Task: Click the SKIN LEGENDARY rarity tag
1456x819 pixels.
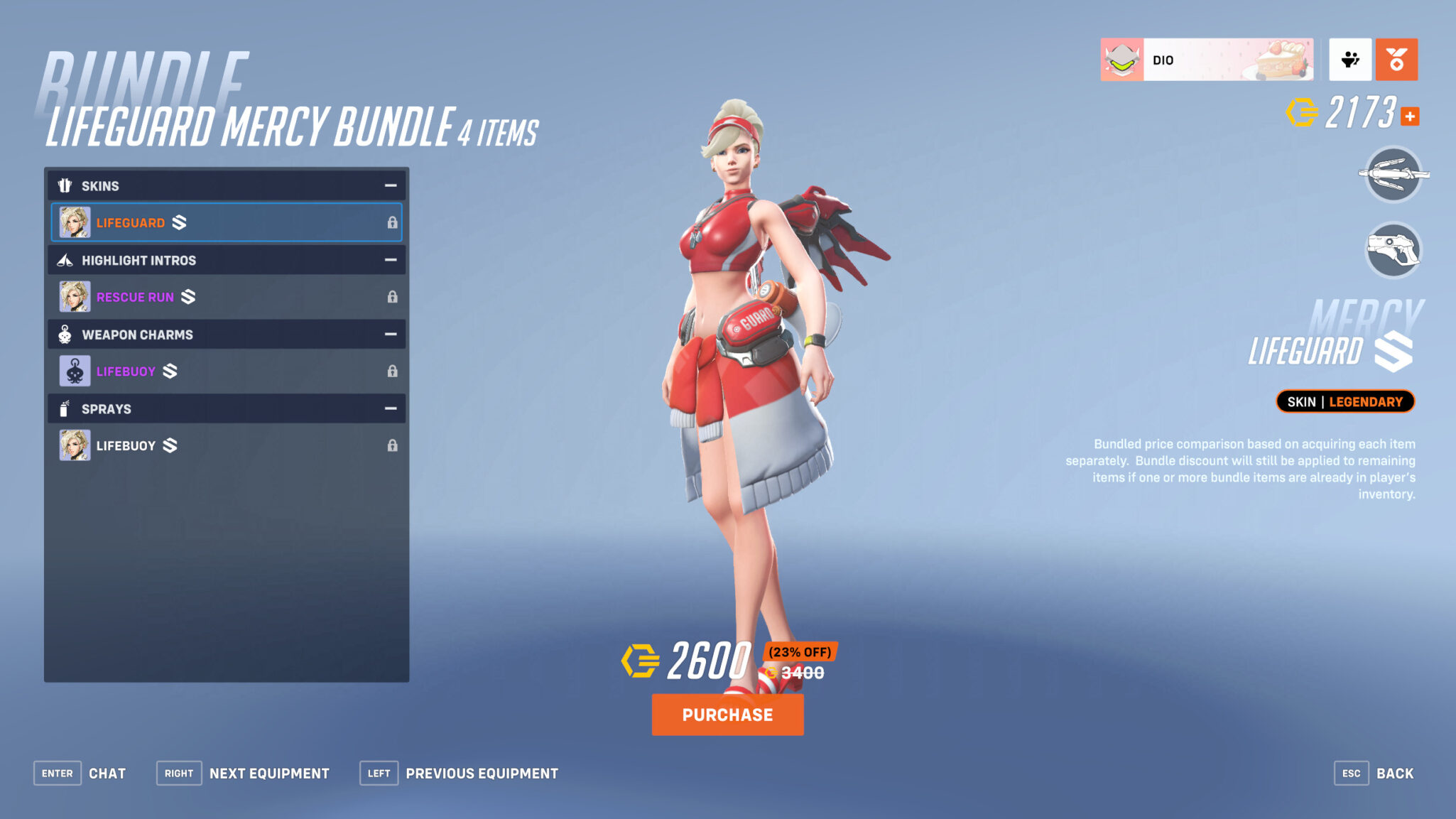Action: point(1344,401)
